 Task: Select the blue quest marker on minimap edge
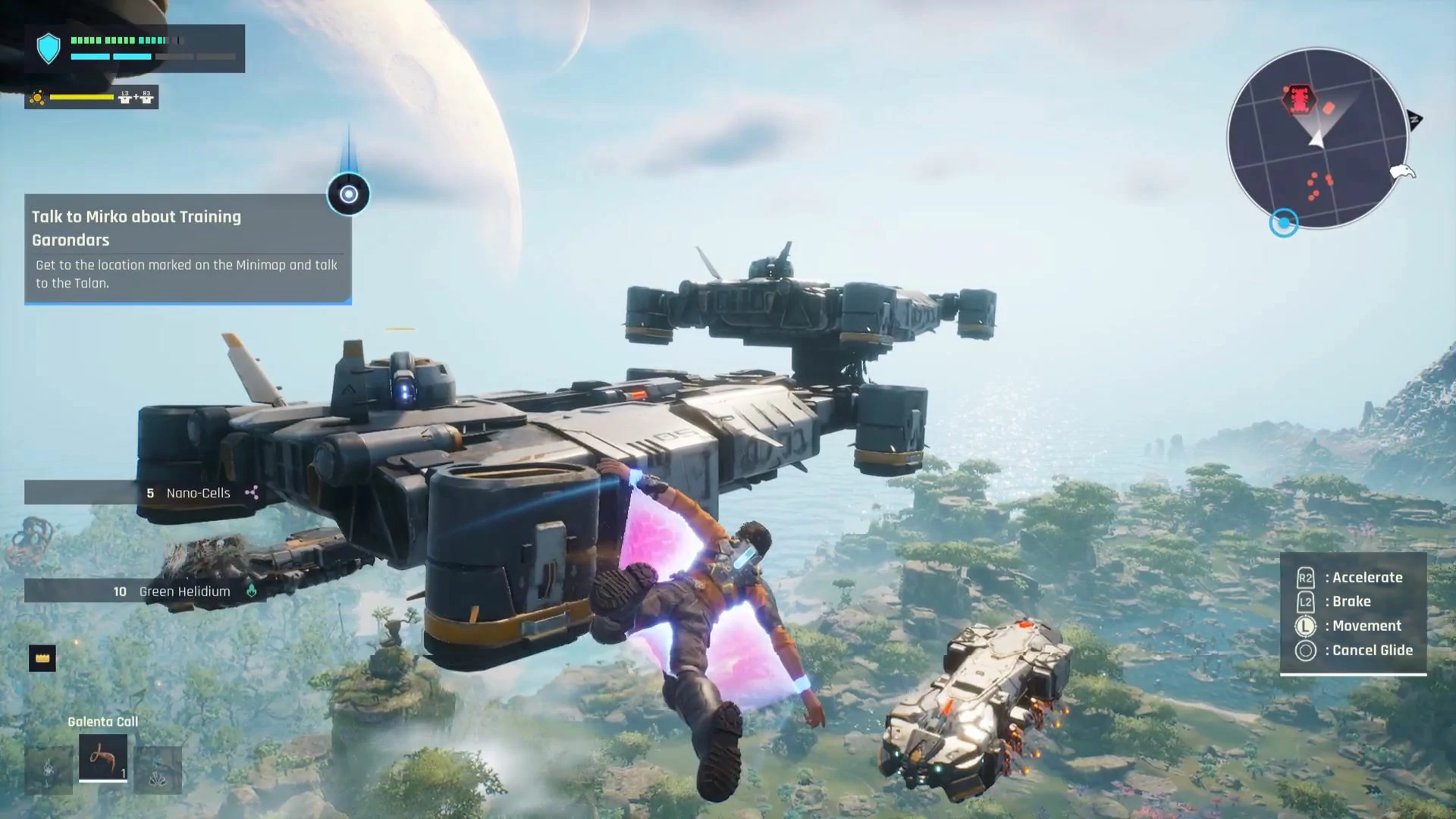1284,223
